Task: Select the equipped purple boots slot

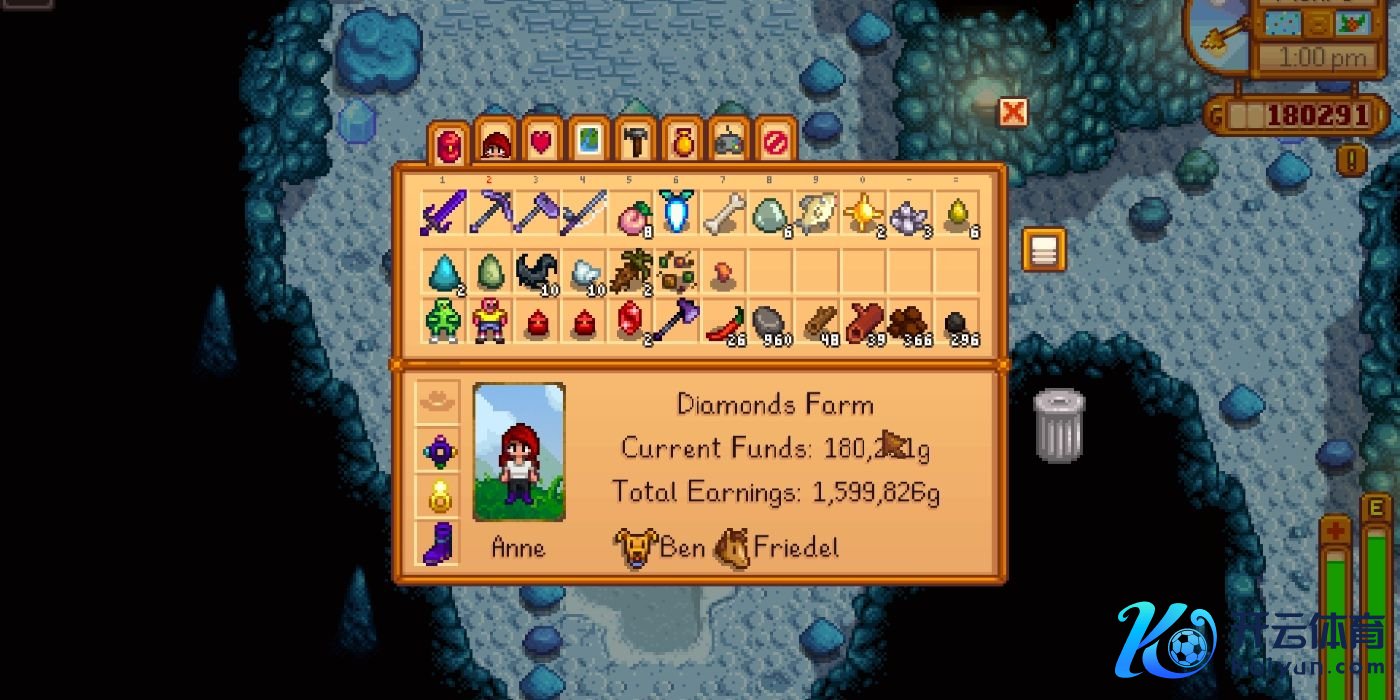Action: (439, 545)
